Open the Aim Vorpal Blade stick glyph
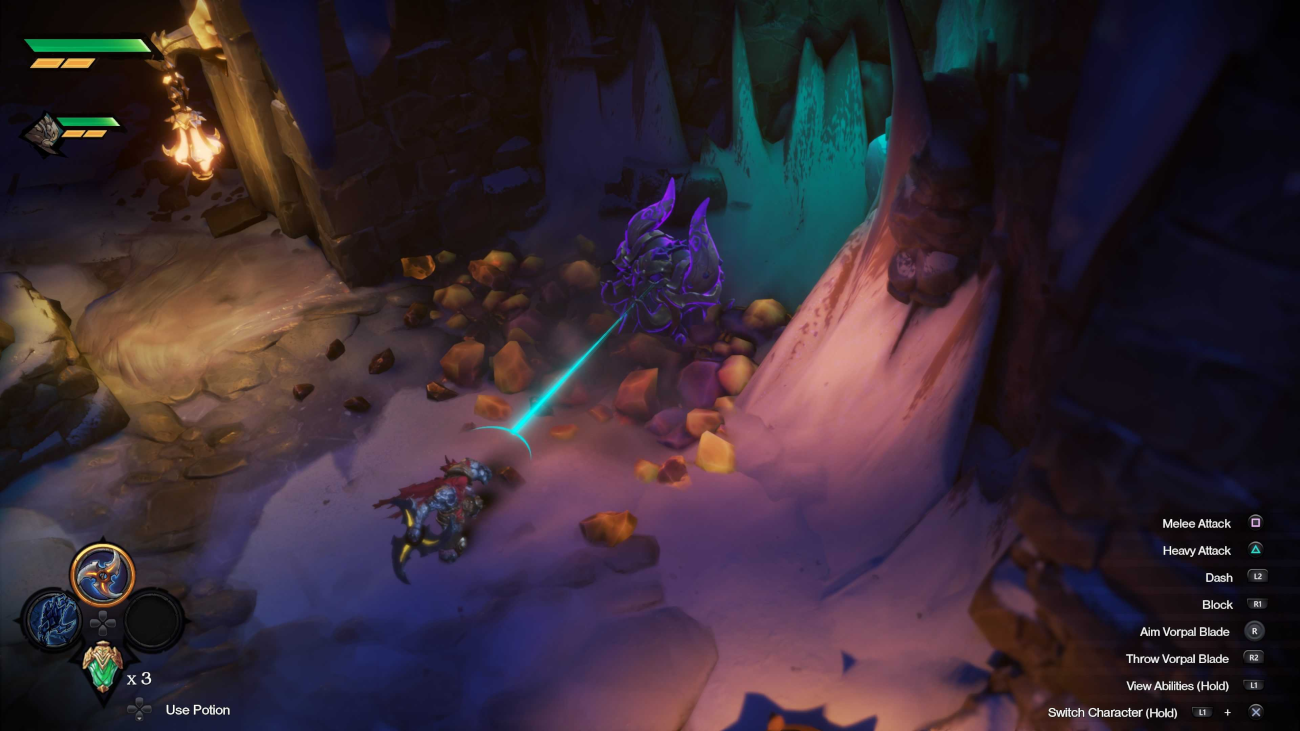This screenshot has width=1300, height=731. 1254,631
